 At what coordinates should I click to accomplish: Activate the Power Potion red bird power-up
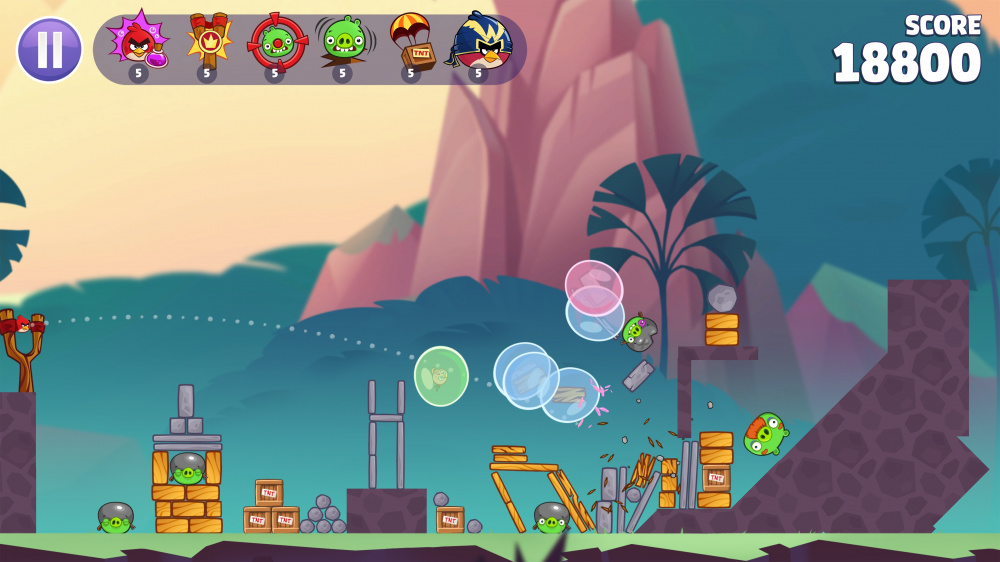coord(139,44)
